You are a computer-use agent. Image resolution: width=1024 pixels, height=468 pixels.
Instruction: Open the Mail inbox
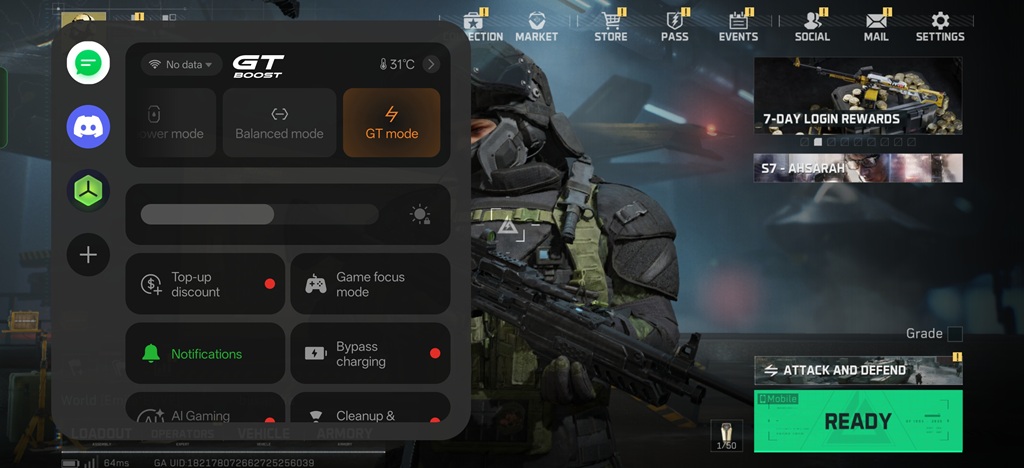876,26
